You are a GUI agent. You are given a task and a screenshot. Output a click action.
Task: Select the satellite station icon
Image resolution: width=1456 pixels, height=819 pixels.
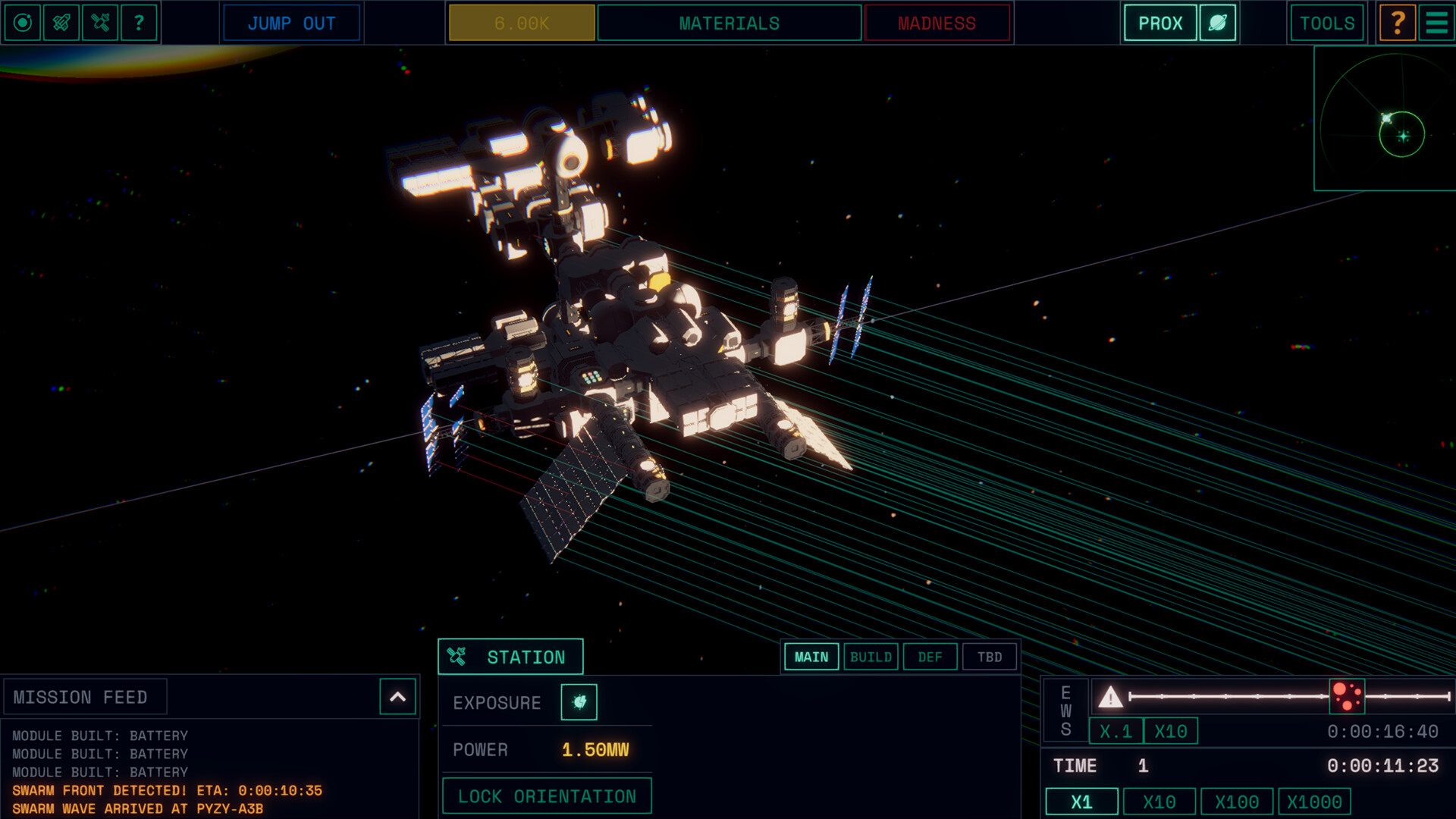click(99, 23)
